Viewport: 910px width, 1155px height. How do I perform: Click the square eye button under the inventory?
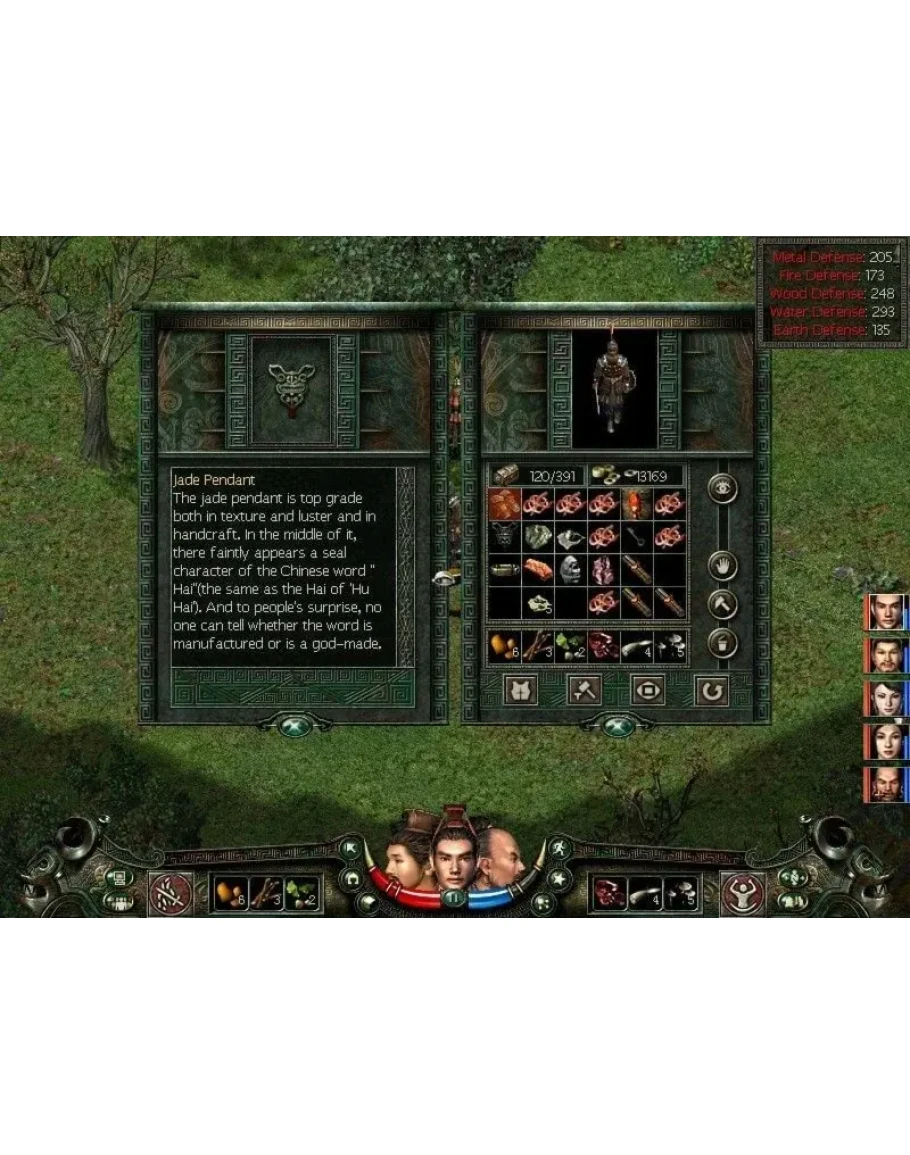point(647,690)
